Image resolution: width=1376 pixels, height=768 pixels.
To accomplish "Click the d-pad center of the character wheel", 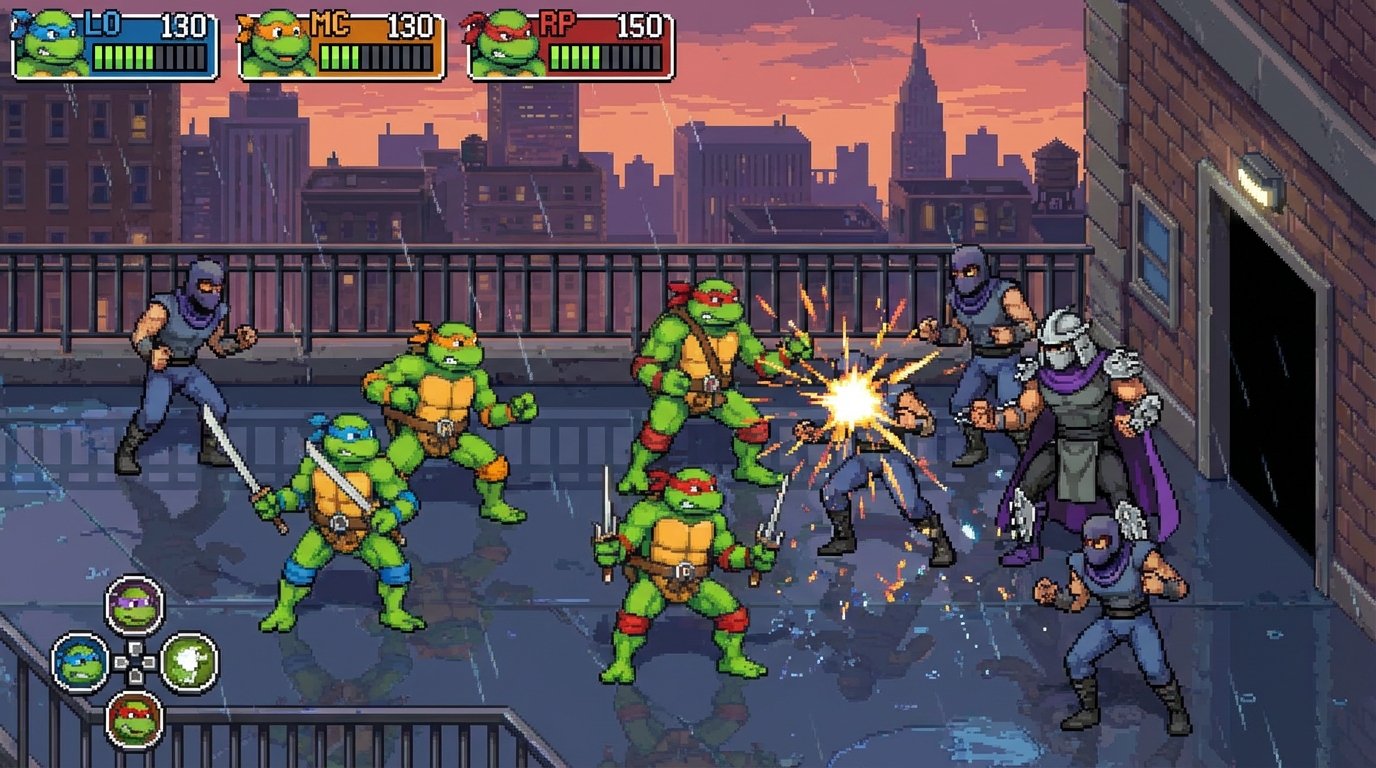I will (135, 661).
